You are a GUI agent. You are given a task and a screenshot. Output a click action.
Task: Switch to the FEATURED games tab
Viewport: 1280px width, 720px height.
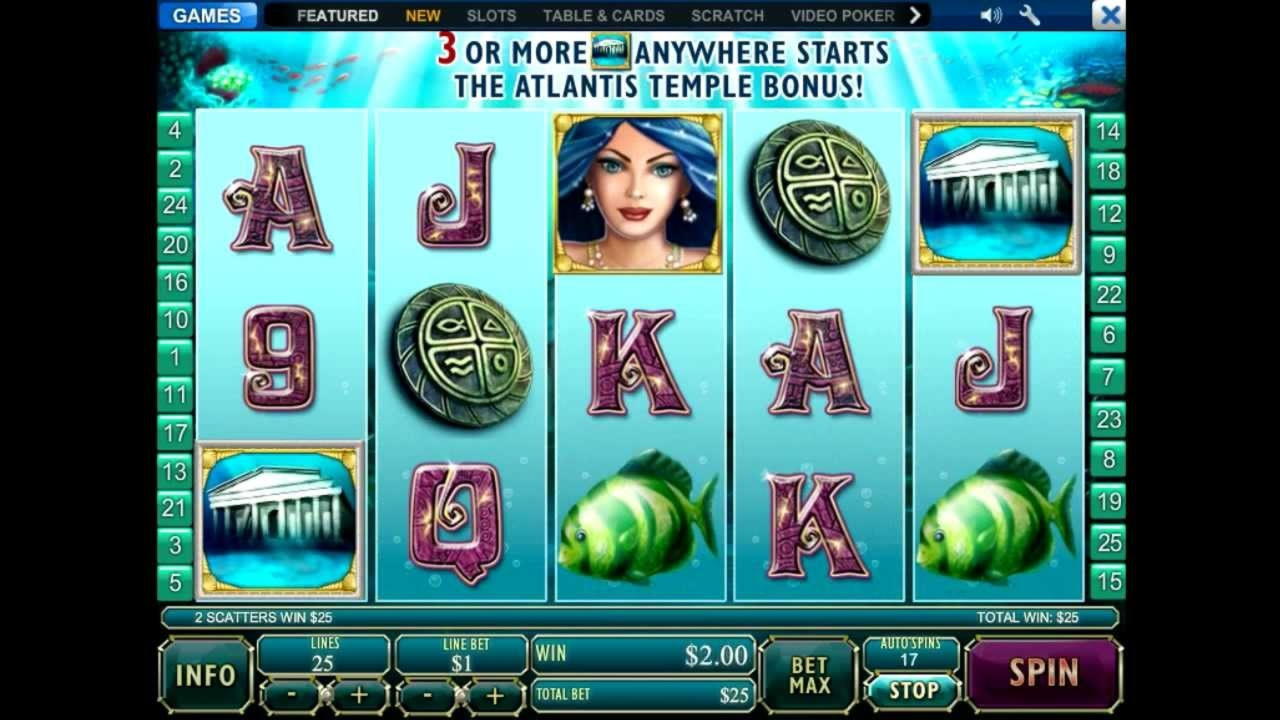pyautogui.click(x=337, y=16)
